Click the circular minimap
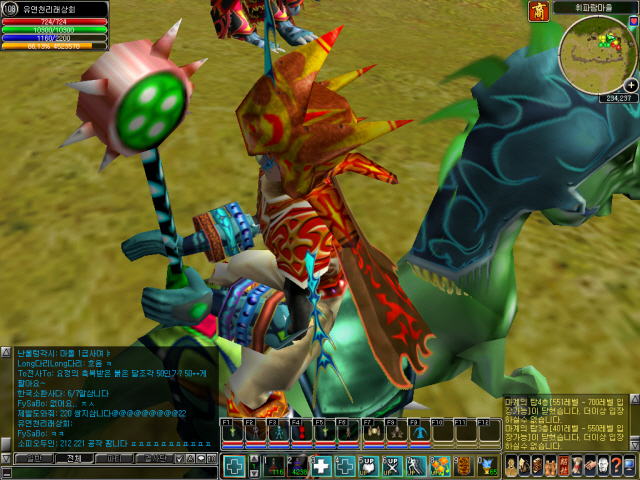 (596, 55)
